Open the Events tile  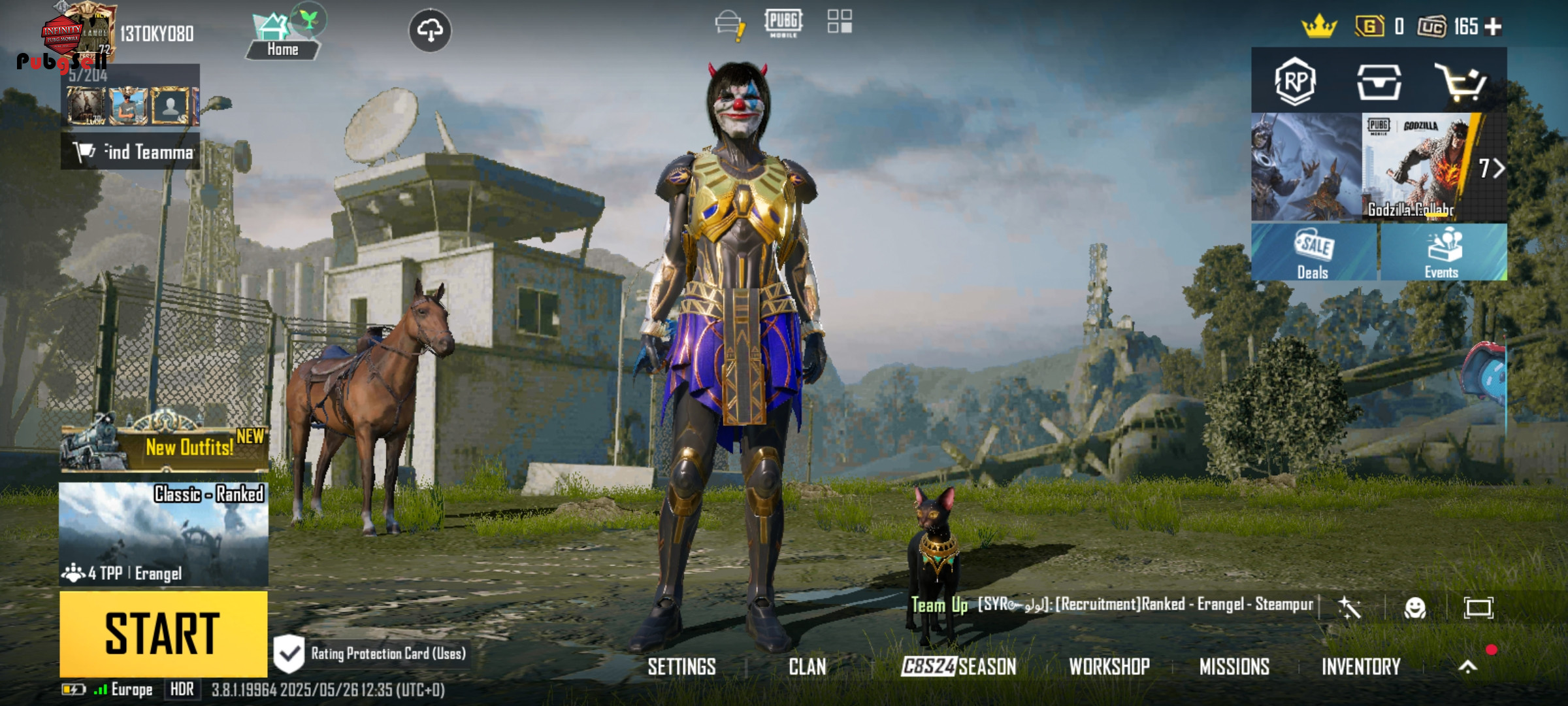pos(1443,253)
